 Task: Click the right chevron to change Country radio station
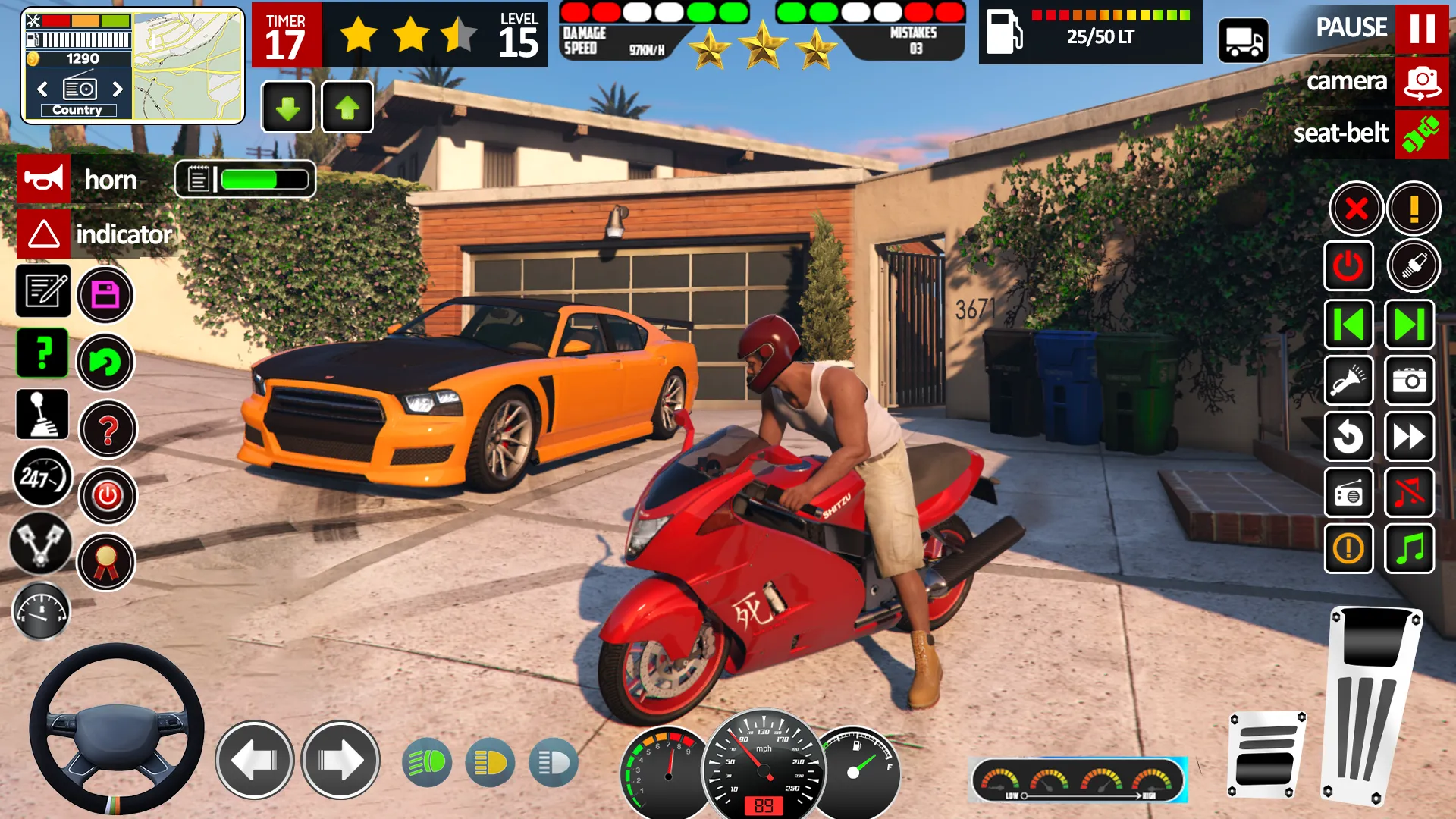tap(118, 89)
